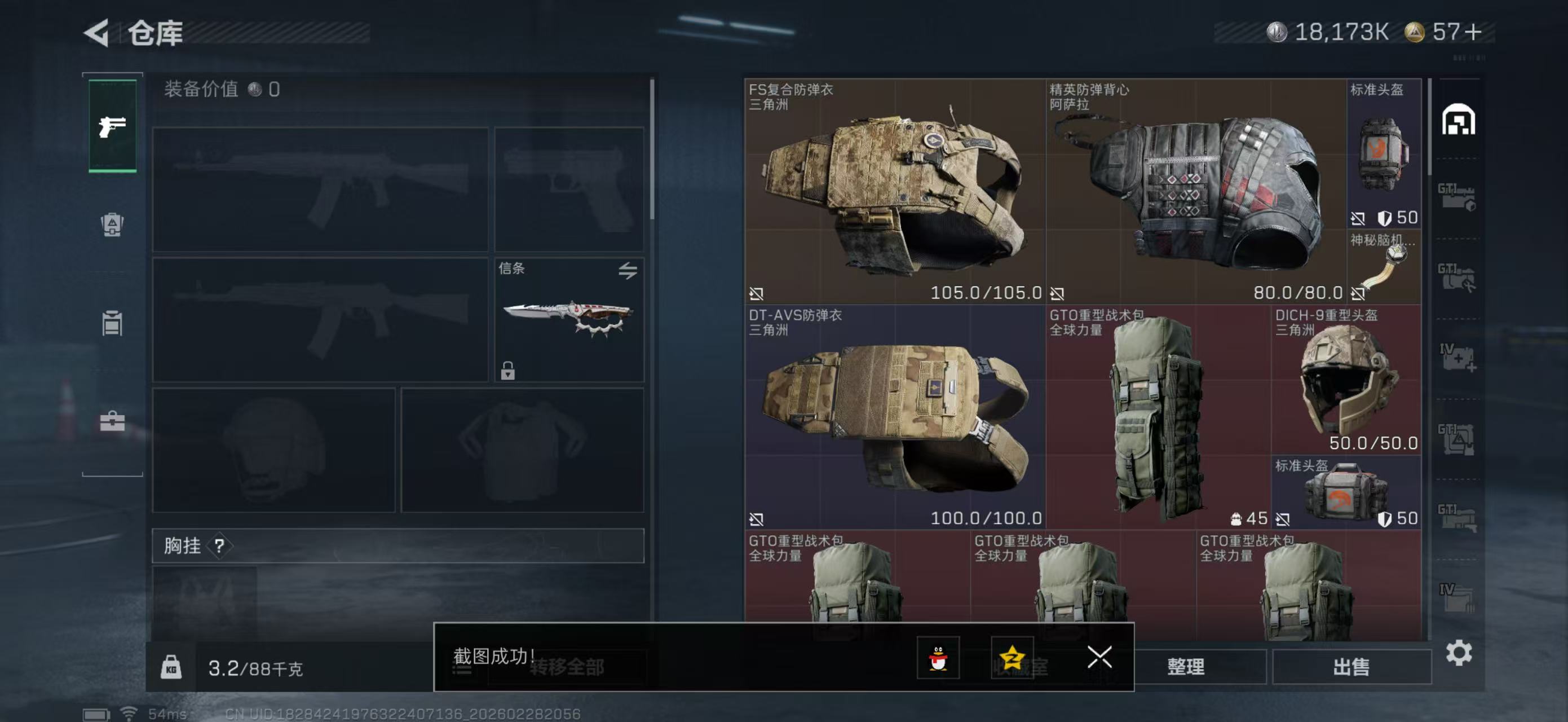Share screenshot to QZone star icon
The height and width of the screenshot is (722, 1568).
pos(1012,658)
